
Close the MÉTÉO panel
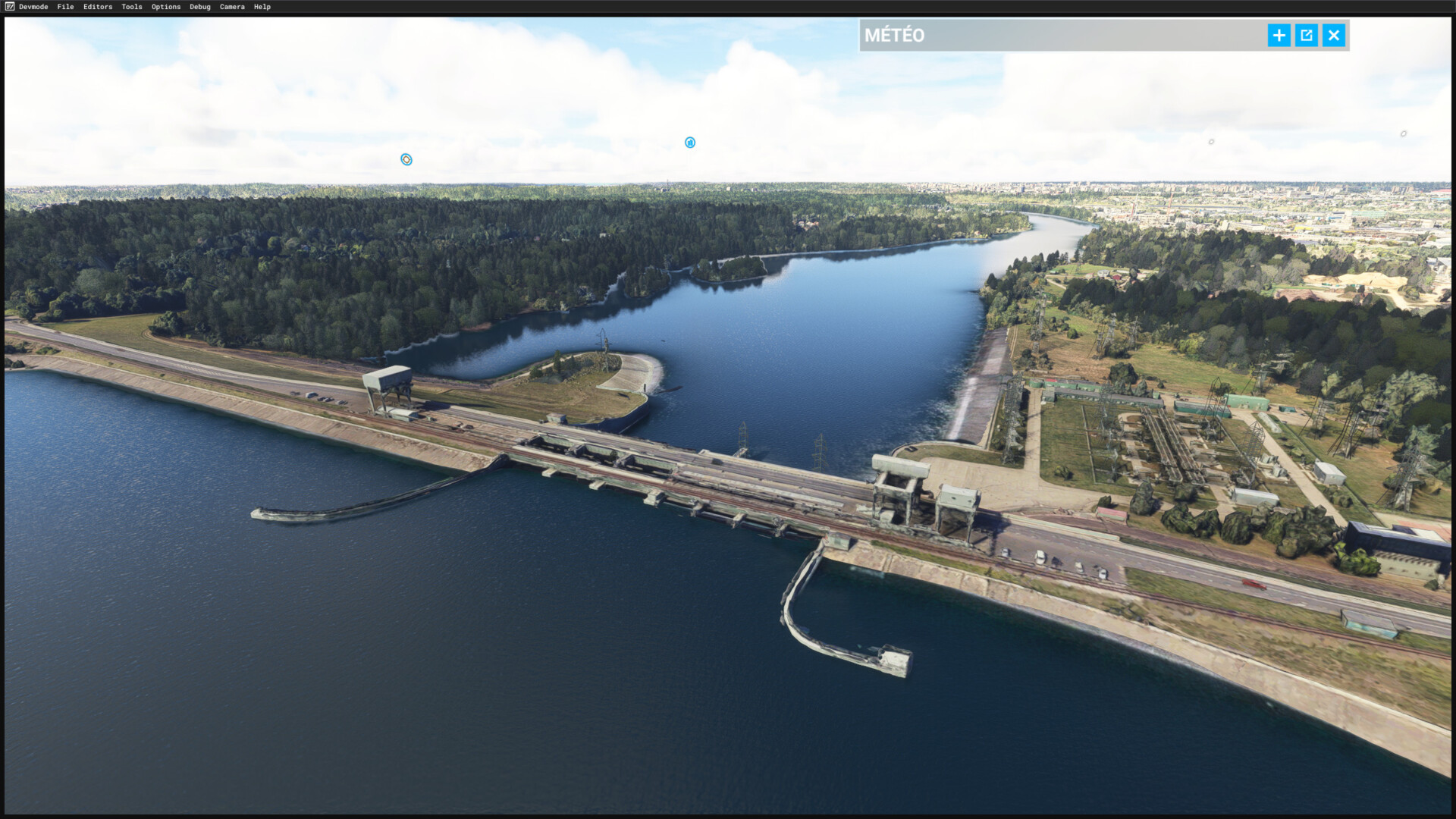[x=1334, y=36]
